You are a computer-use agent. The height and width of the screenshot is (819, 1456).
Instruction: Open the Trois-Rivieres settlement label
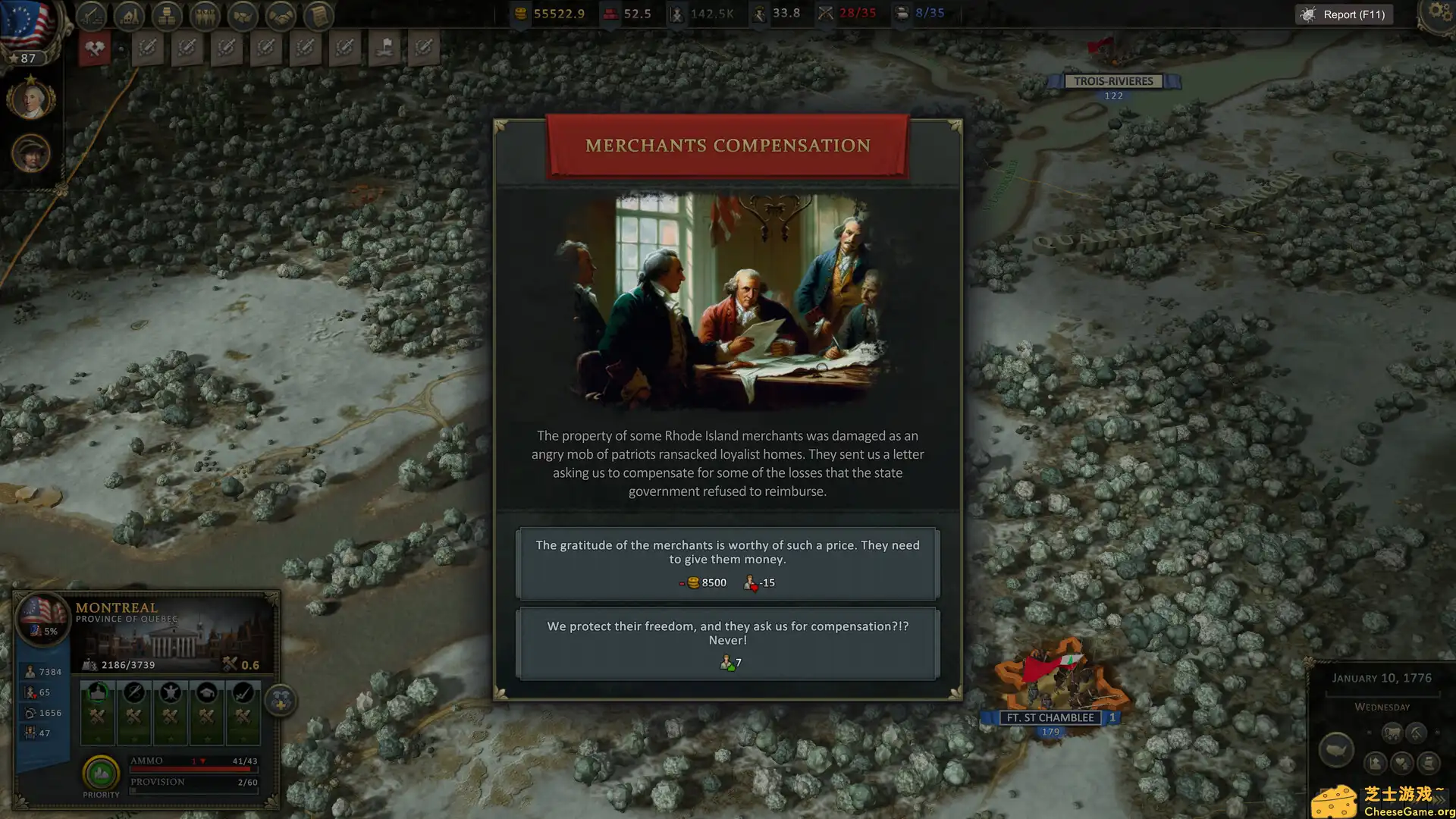point(1112,80)
